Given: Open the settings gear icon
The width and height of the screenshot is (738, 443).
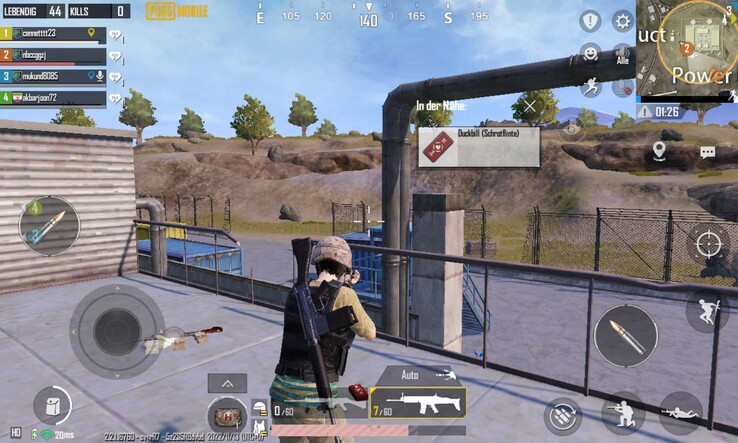Looking at the screenshot, I should pos(622,21).
